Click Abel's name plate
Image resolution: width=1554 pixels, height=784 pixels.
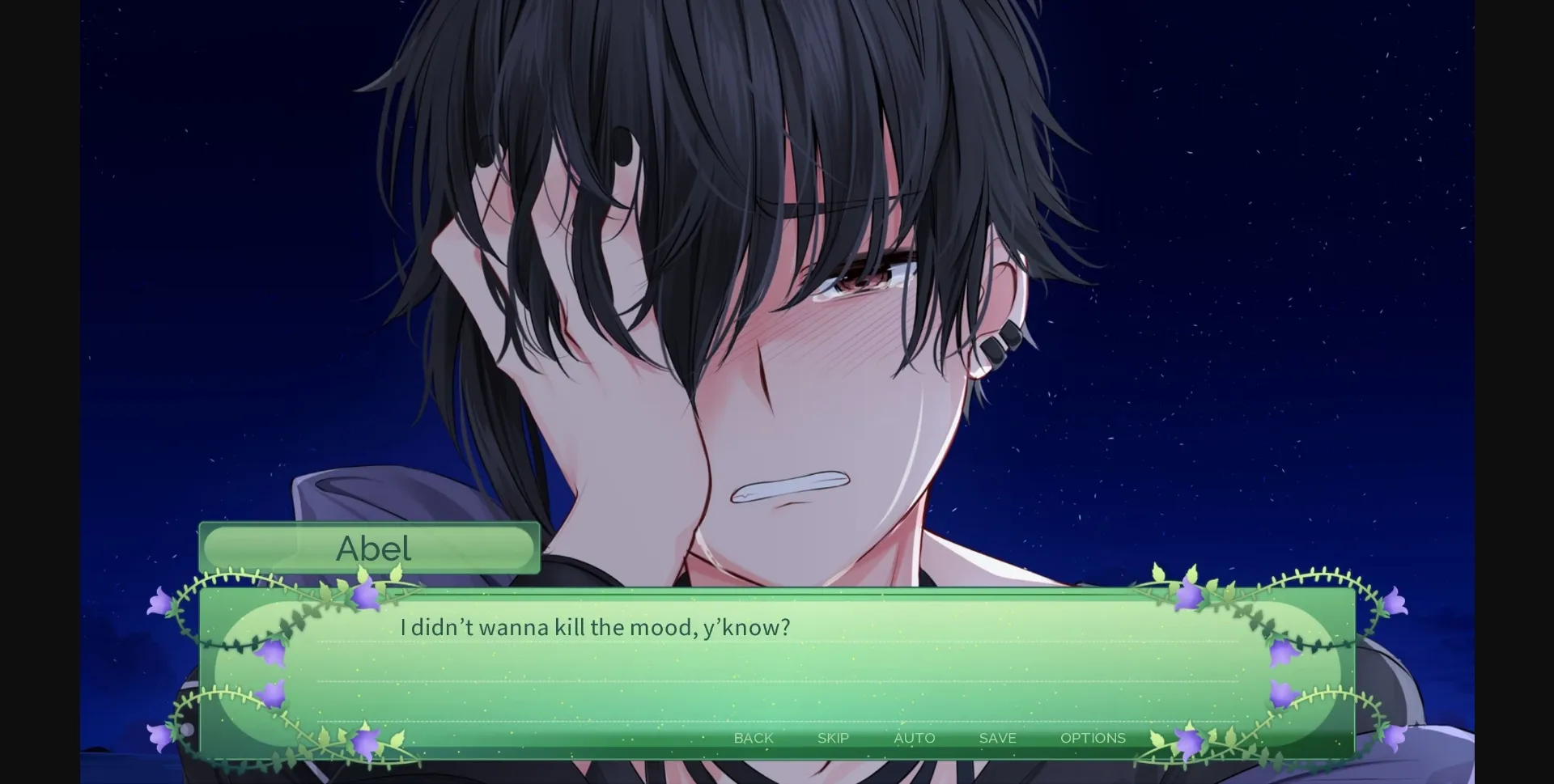(x=369, y=548)
